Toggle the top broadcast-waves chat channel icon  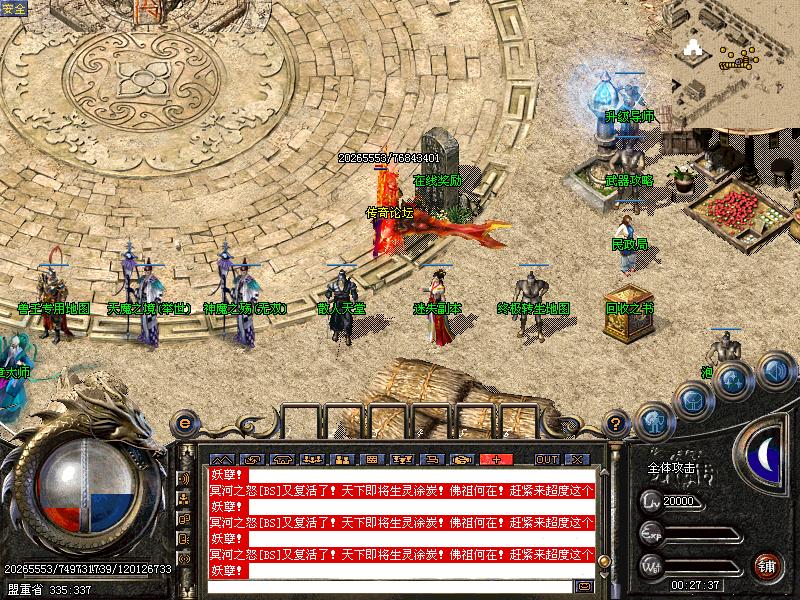[185, 478]
